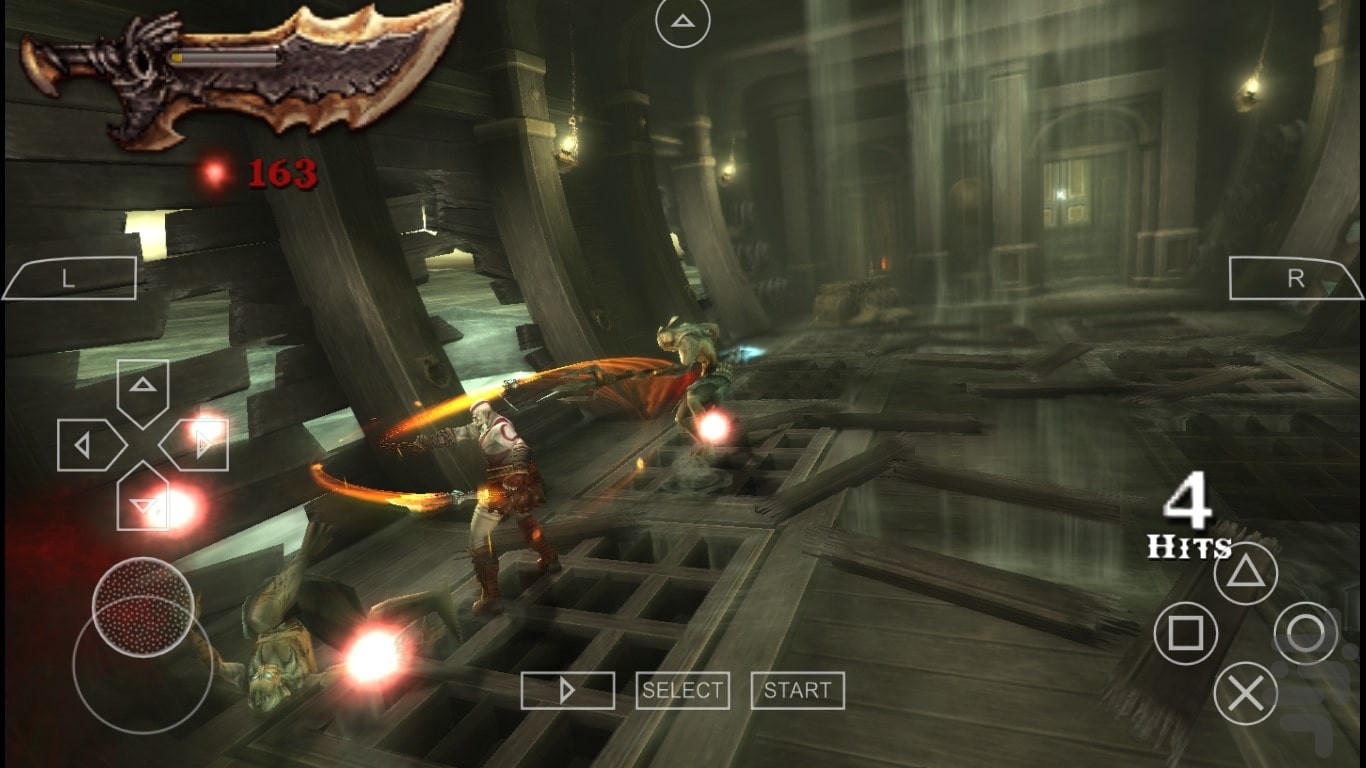Tap the virtual analog stick

click(x=143, y=607)
